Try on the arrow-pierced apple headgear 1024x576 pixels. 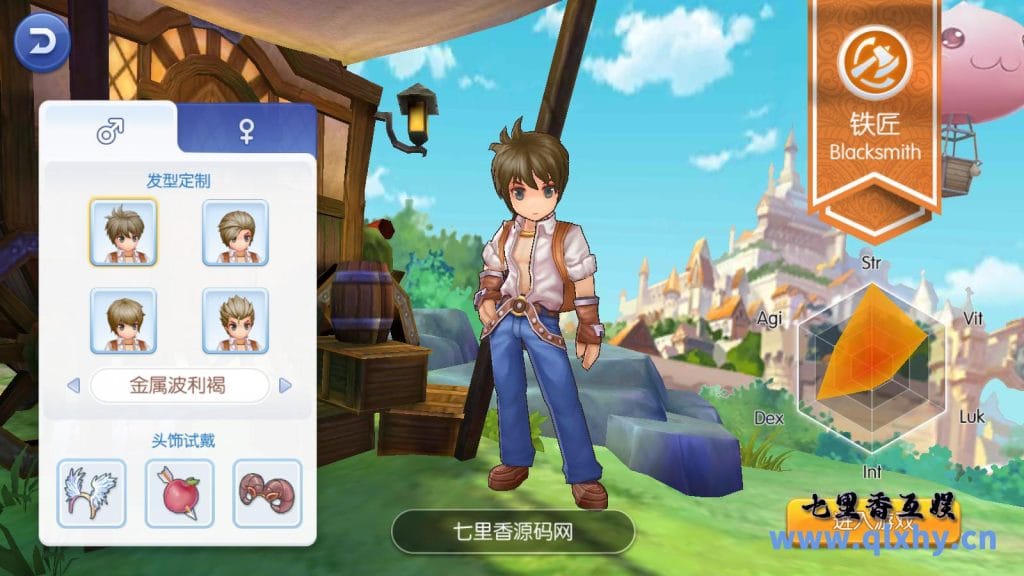click(179, 493)
